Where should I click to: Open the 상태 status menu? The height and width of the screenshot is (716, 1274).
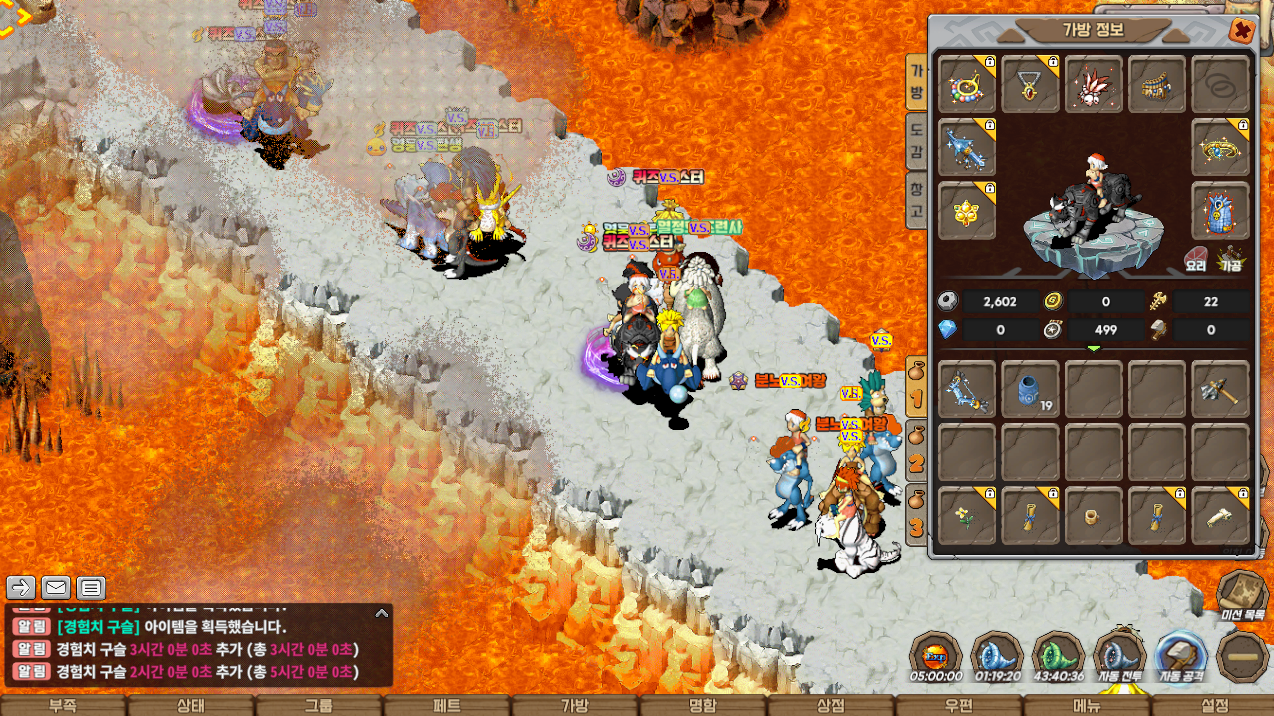pyautogui.click(x=191, y=705)
